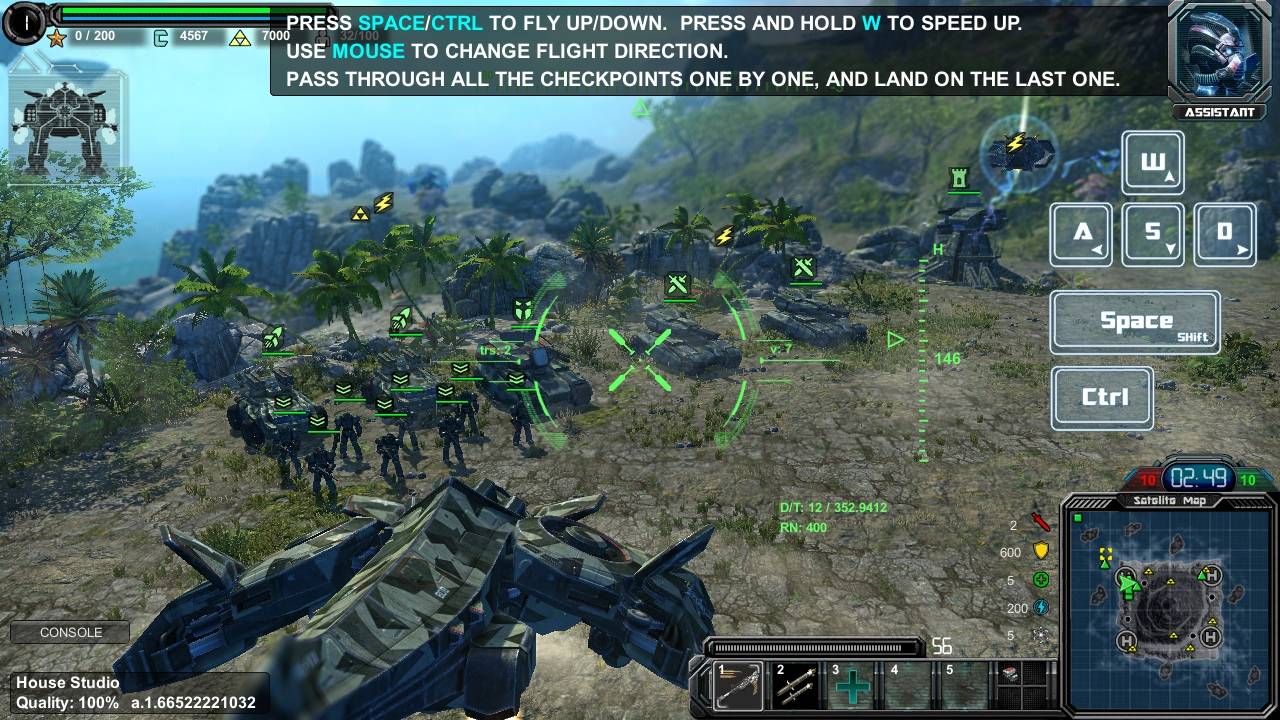1280x720 pixels.
Task: Click the blue lightning energy icon
Action: pos(1041,607)
